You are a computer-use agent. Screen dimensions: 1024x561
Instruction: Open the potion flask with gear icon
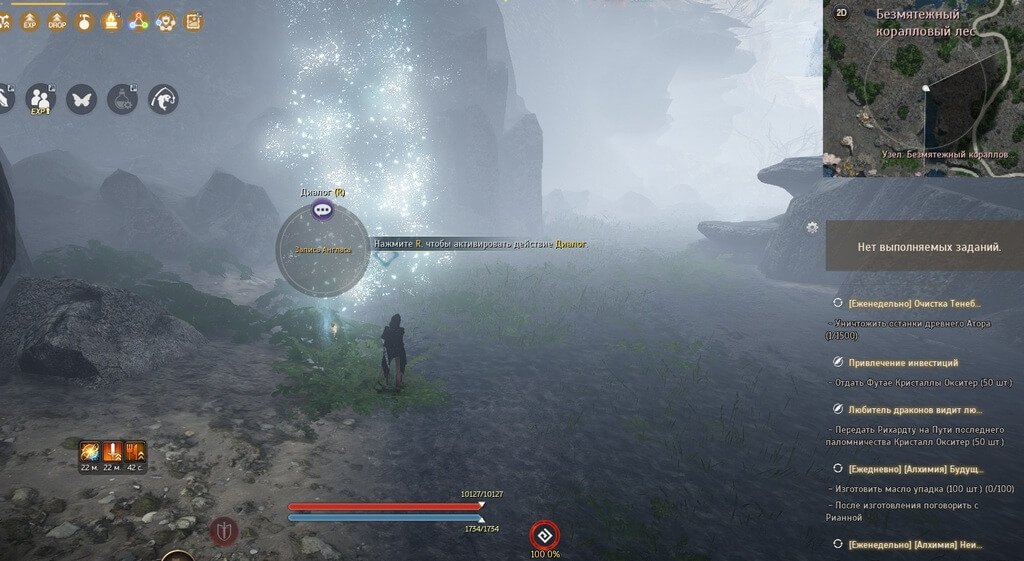click(x=122, y=98)
